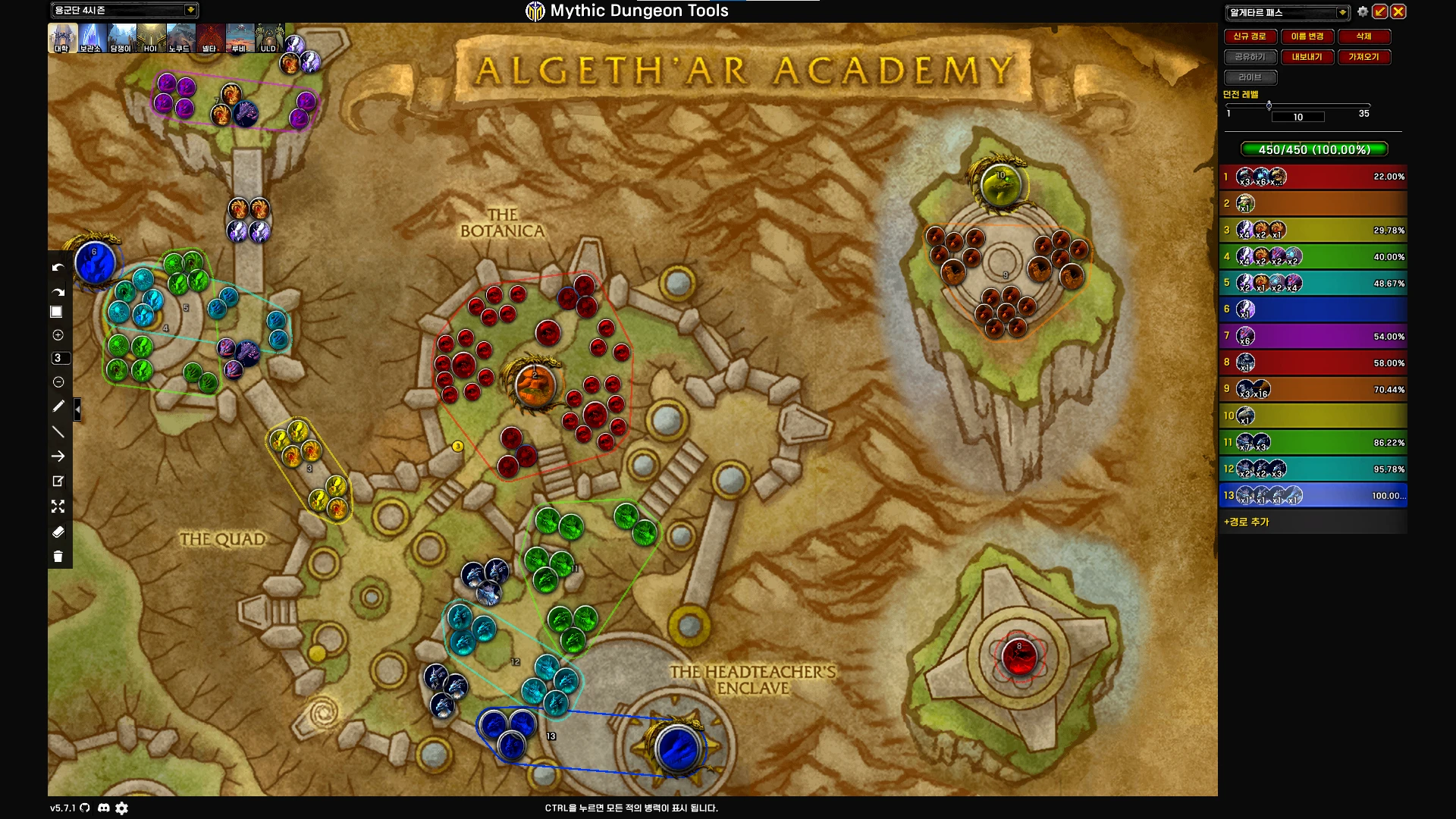The image size is (1456, 819).
Task: Import a route using 가져오기
Action: [1363, 57]
